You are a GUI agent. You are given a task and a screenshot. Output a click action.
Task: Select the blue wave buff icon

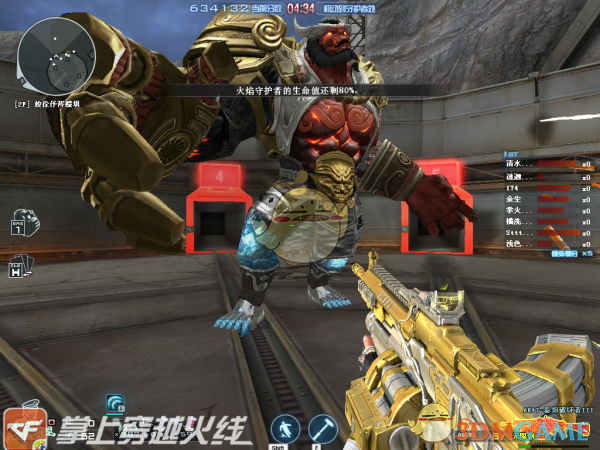point(115,404)
